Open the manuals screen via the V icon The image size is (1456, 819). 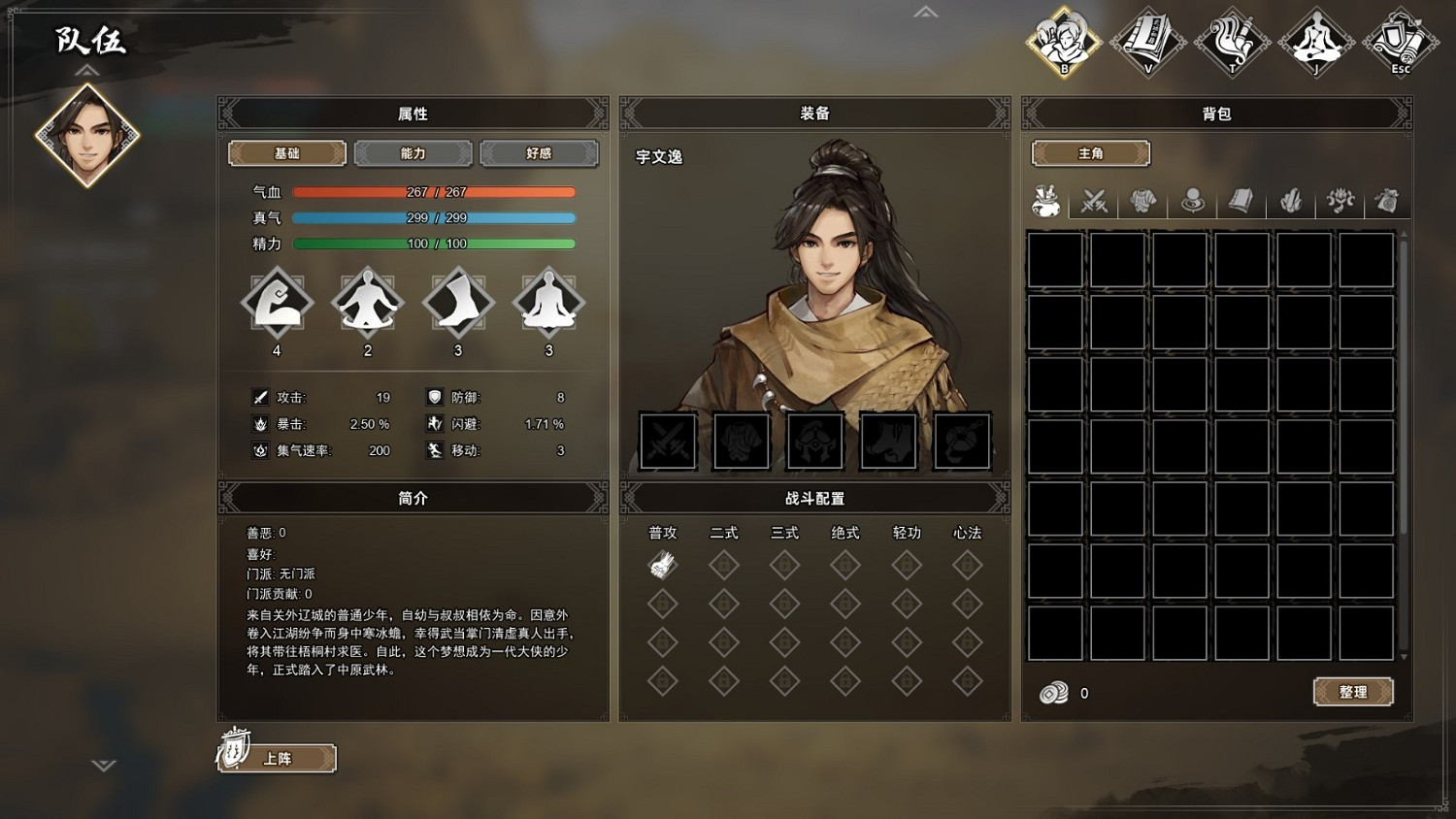(1147, 43)
